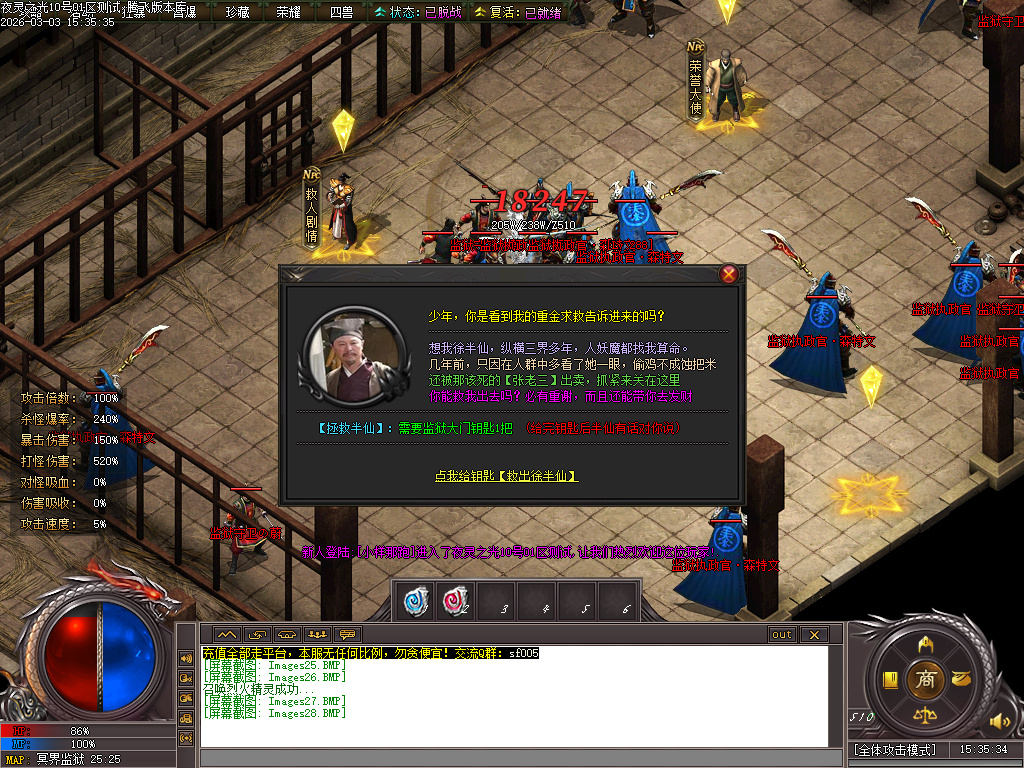Choose the 救出徐半仙 give-key dialogue option
The height and width of the screenshot is (768, 1024).
[x=506, y=476]
